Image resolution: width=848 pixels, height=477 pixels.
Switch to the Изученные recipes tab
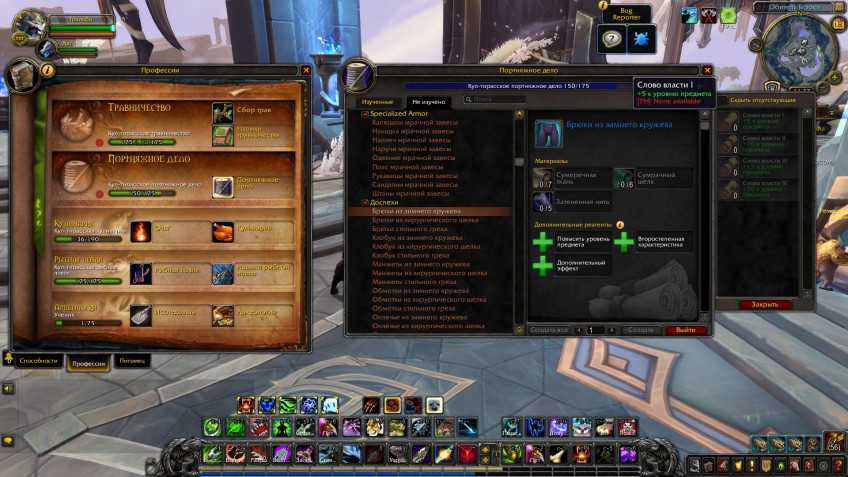click(x=377, y=103)
